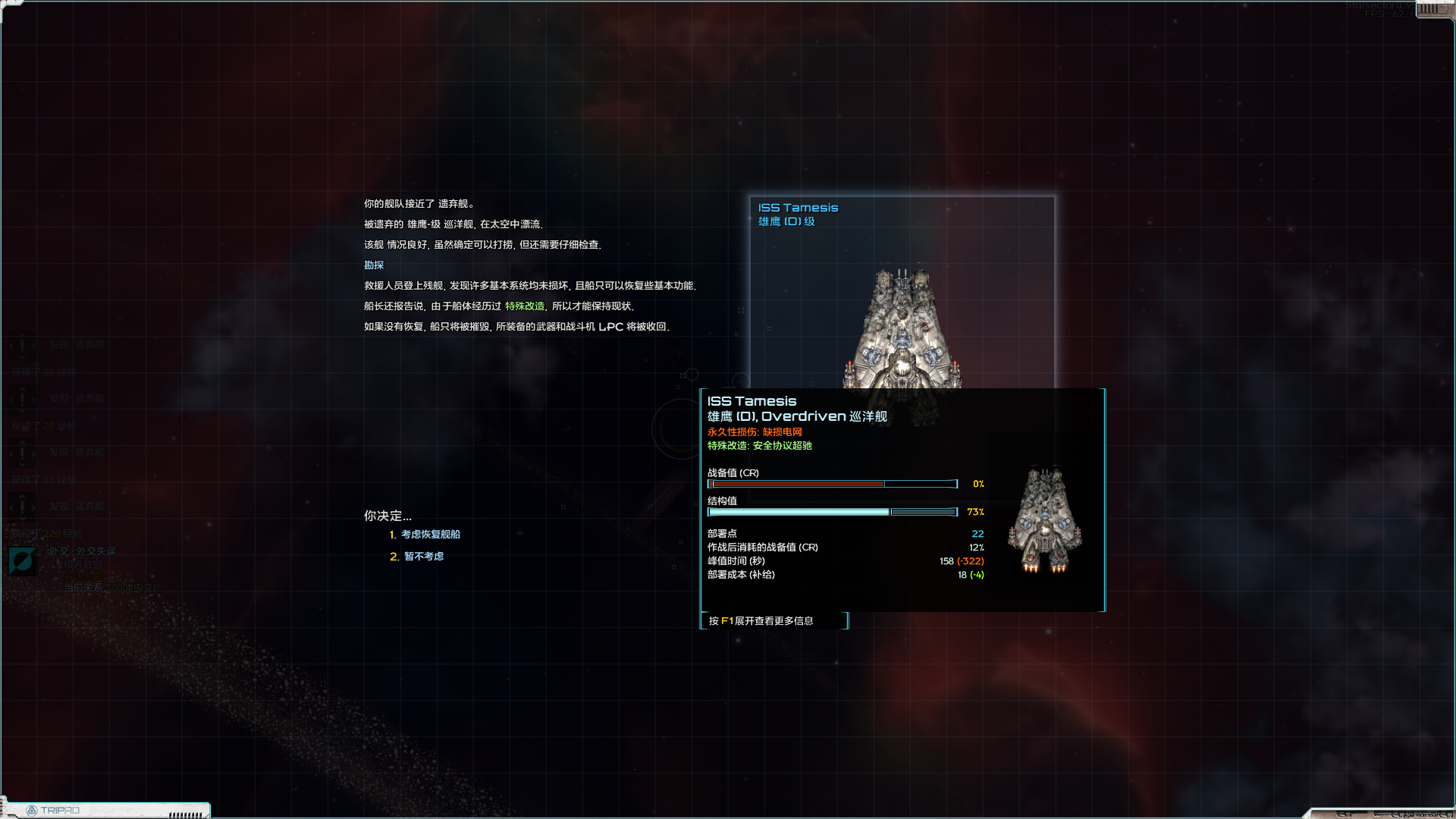The width and height of the screenshot is (1456, 819).
Task: Select the 勘探 link in the event text
Action: point(373,265)
